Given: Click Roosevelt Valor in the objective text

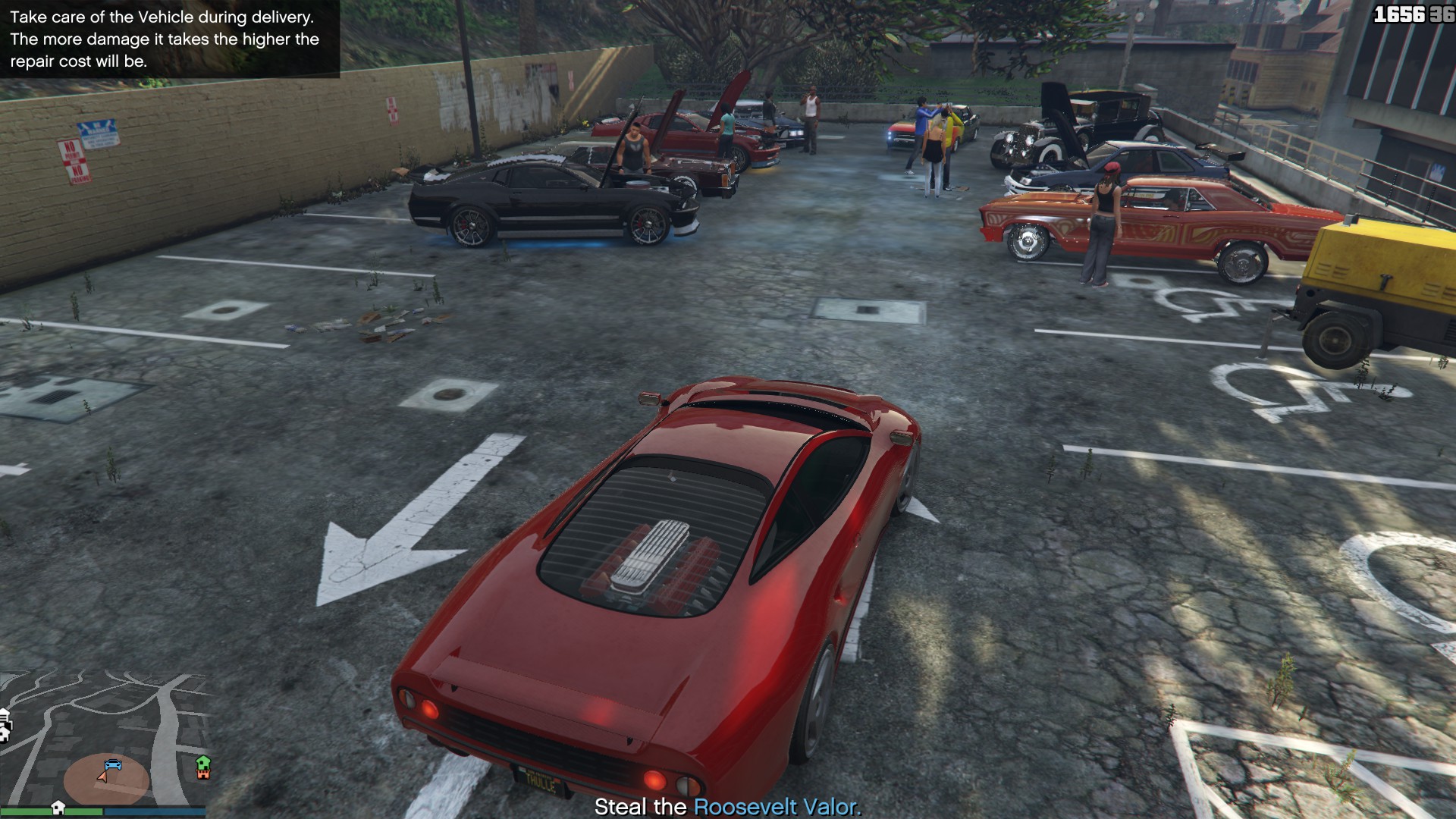Looking at the screenshot, I should click(774, 807).
